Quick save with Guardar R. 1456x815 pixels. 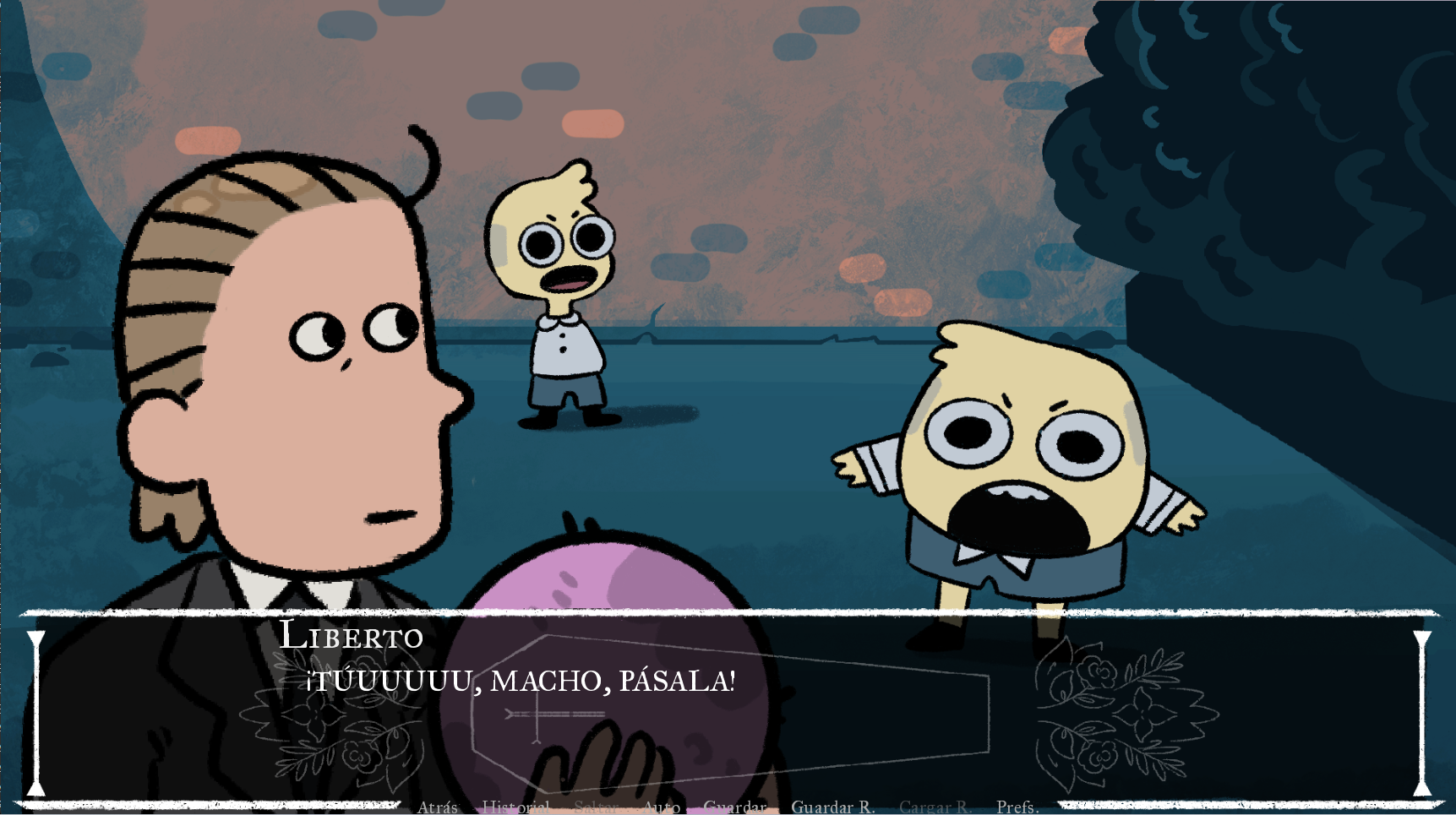833,807
